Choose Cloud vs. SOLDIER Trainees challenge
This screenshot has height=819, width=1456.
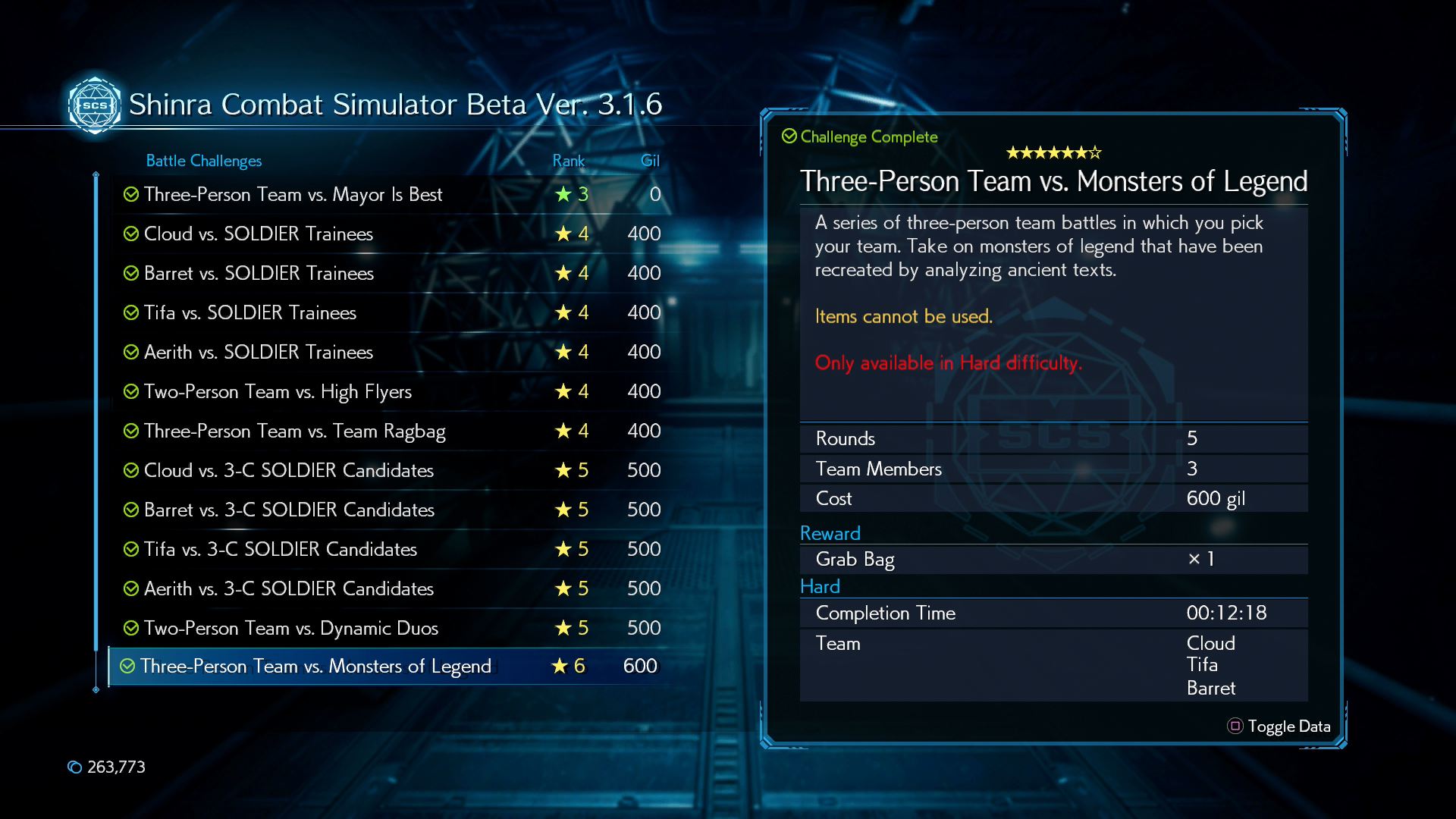tap(259, 234)
